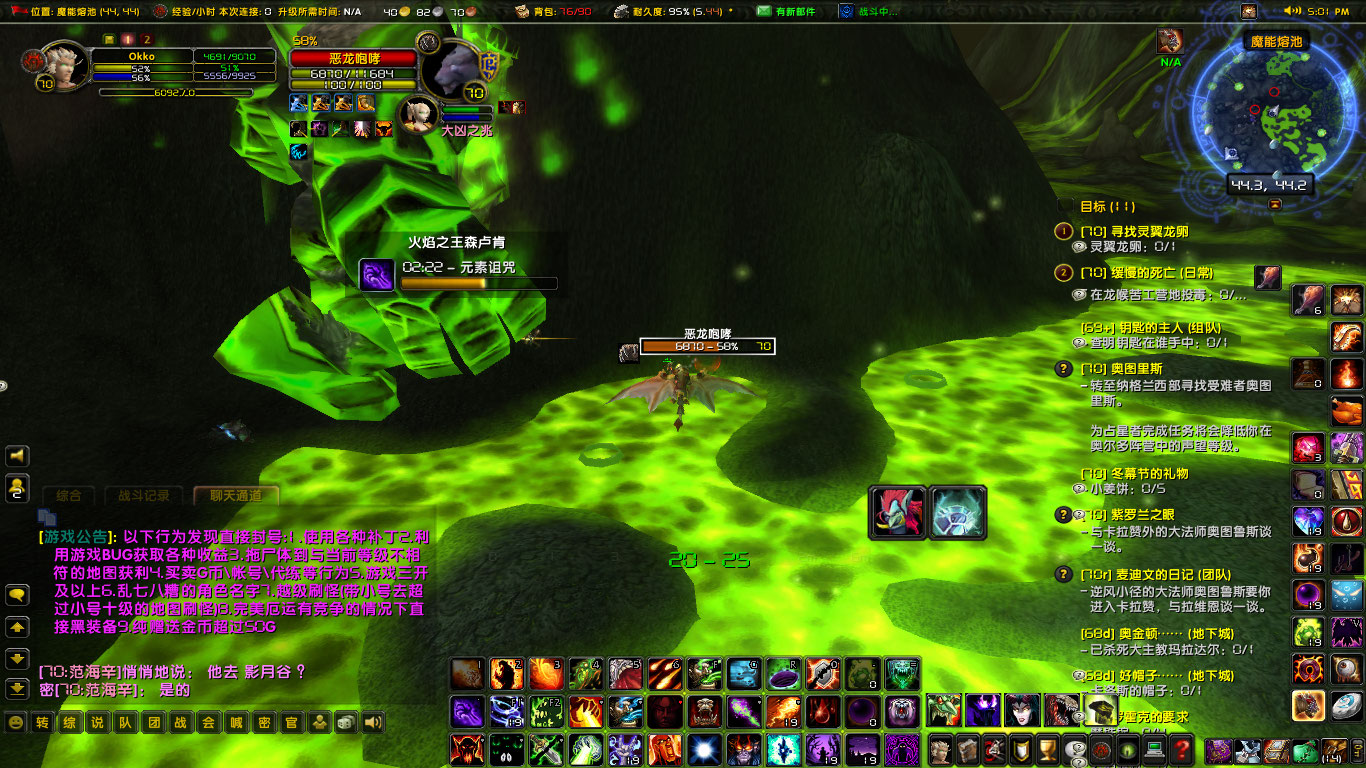
Task: Toggle the copy-chat pages icon above the chat log
Action: (x=47, y=516)
